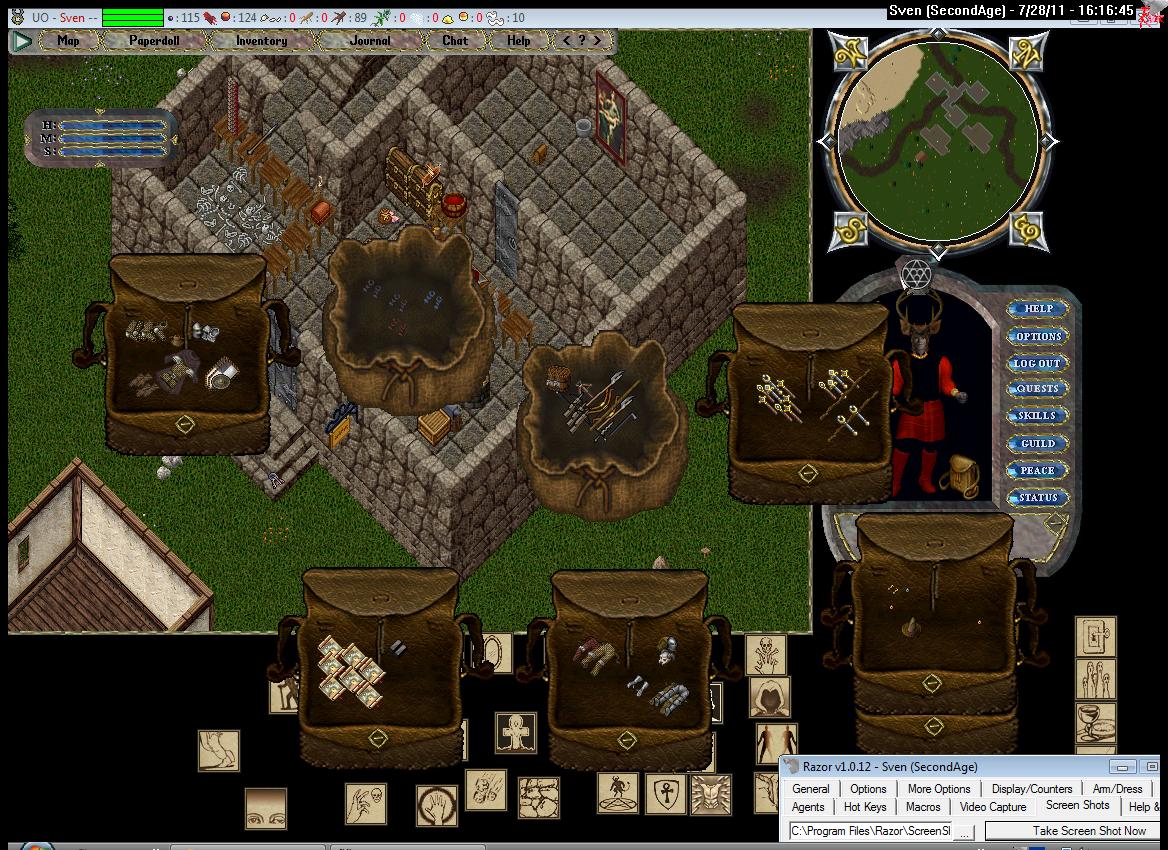
Task: Open the Inventory from the top bar
Action: [261, 41]
